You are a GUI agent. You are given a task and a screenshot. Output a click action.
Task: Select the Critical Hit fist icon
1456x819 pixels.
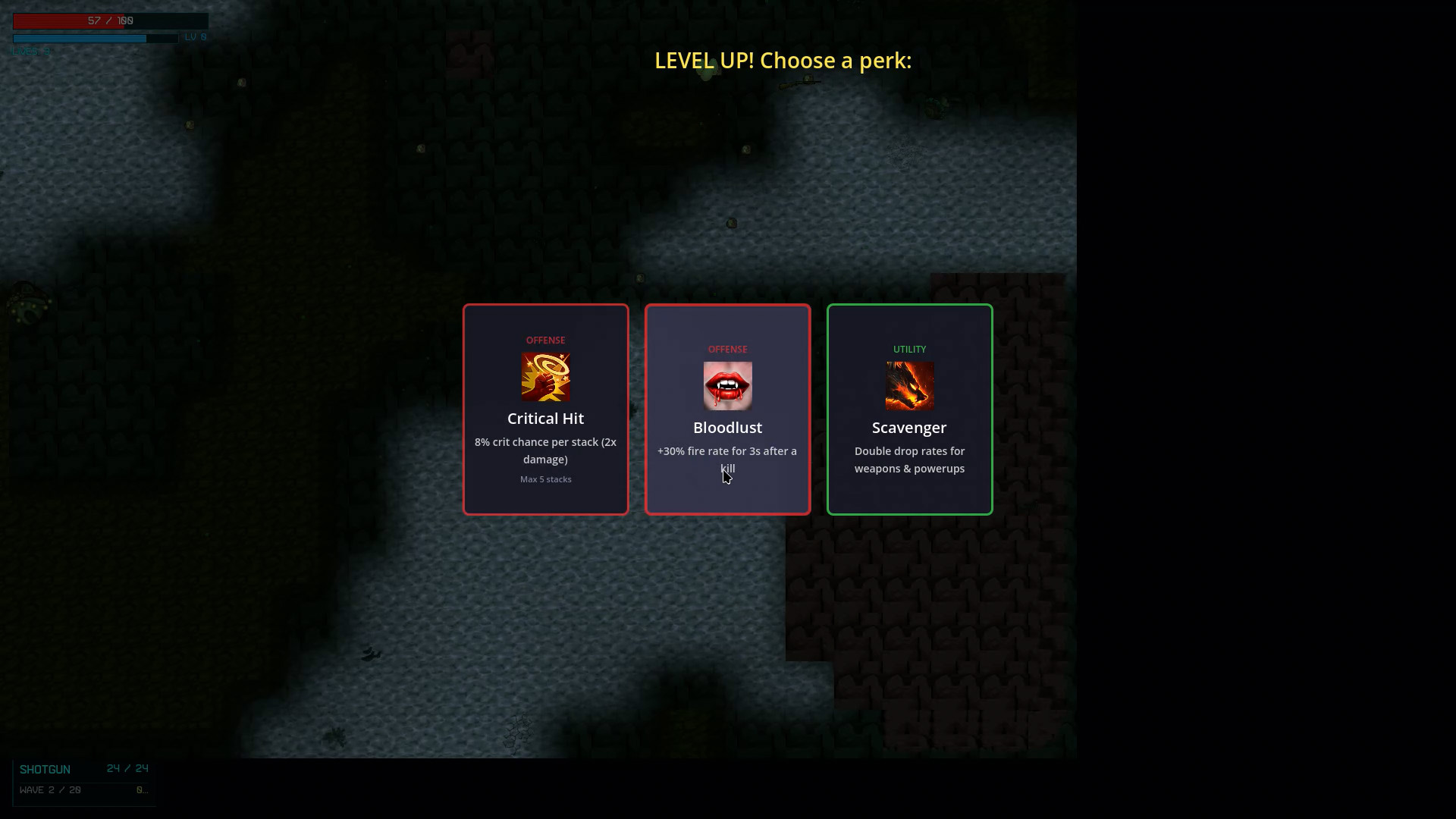pos(545,377)
